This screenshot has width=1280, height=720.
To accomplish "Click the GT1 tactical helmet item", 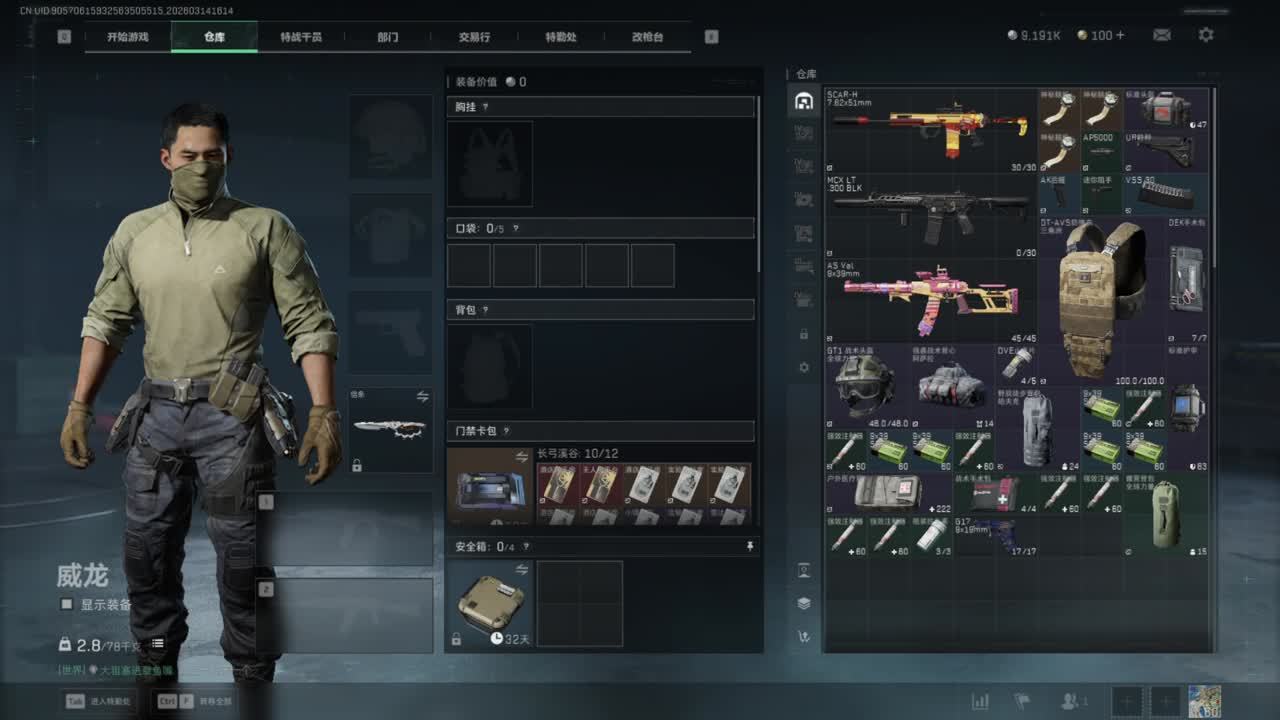I will click(865, 385).
